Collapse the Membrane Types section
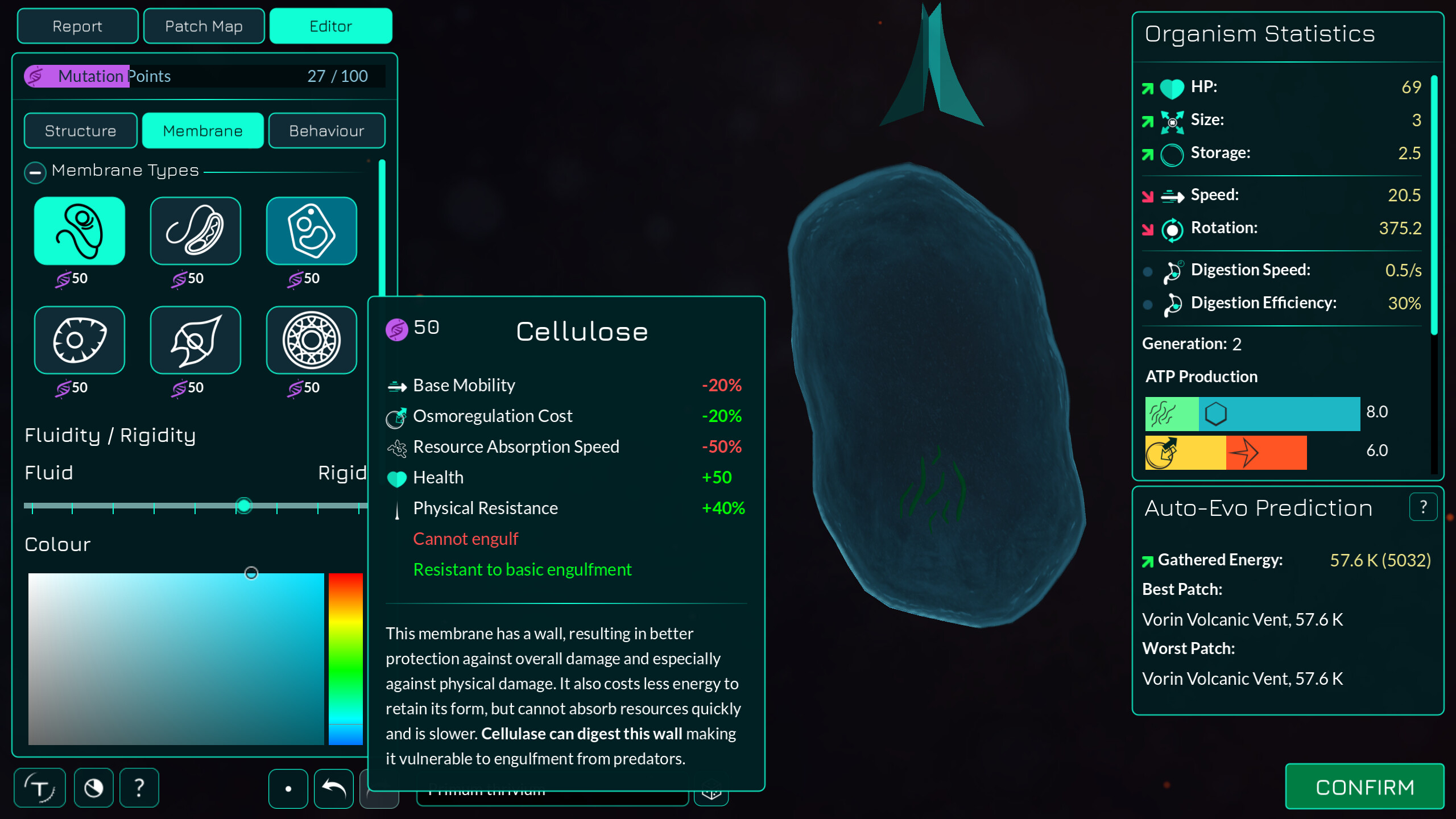Screen dimensions: 1456x819 (x=35, y=172)
